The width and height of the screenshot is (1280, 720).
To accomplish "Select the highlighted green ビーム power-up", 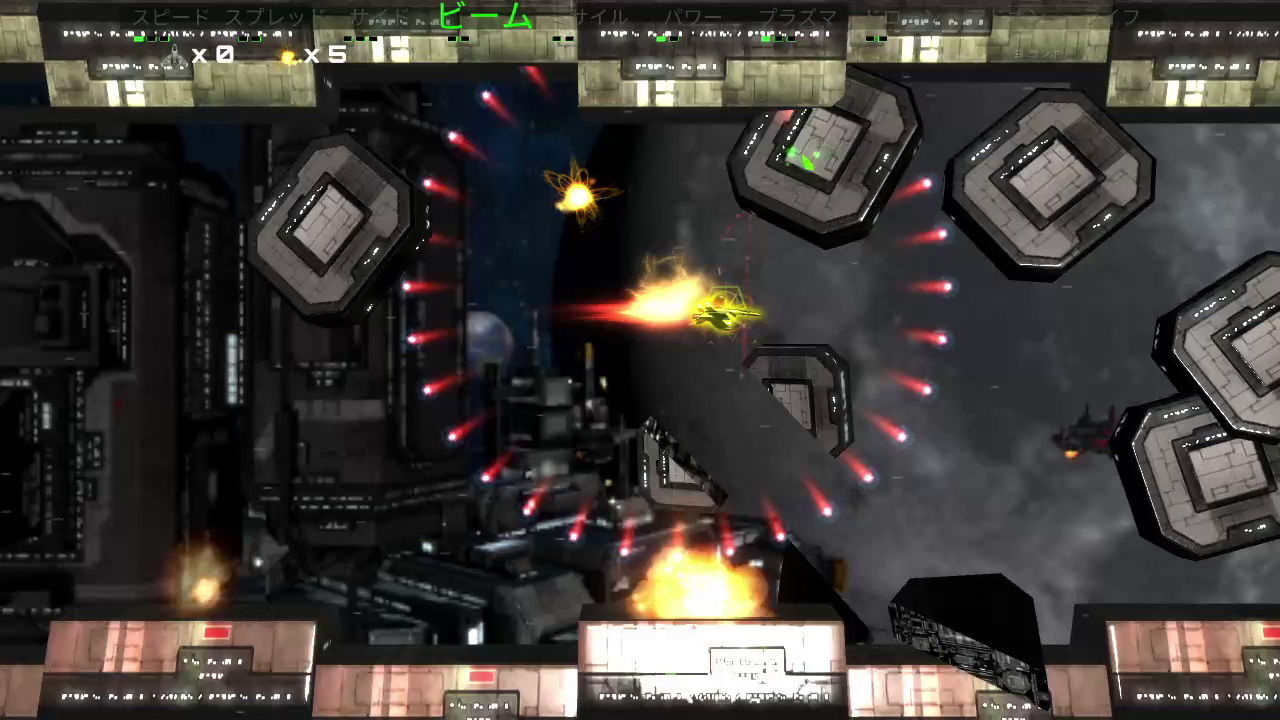I will 486,17.
